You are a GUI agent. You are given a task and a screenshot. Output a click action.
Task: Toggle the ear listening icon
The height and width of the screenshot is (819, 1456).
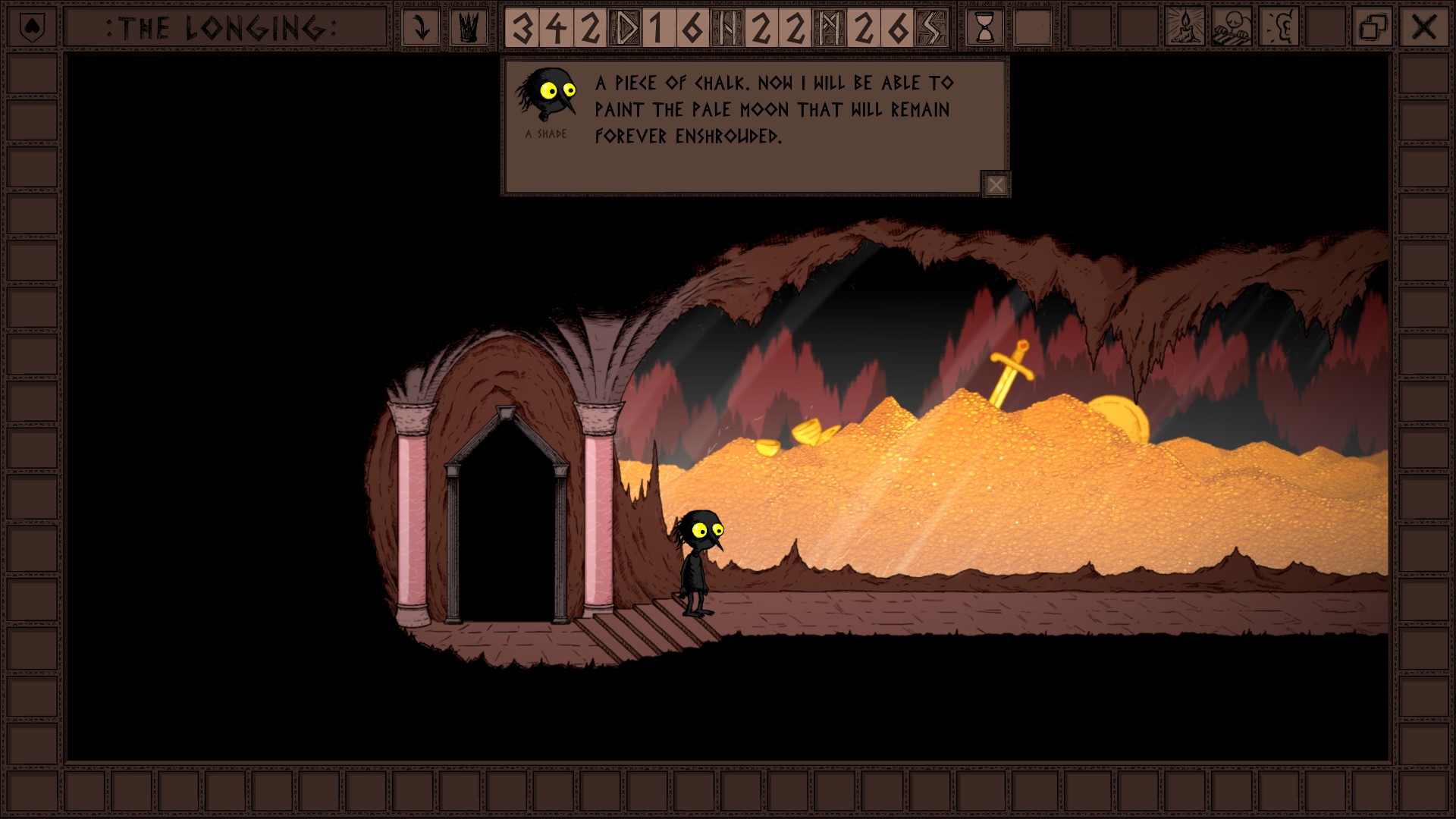pyautogui.click(x=1279, y=28)
